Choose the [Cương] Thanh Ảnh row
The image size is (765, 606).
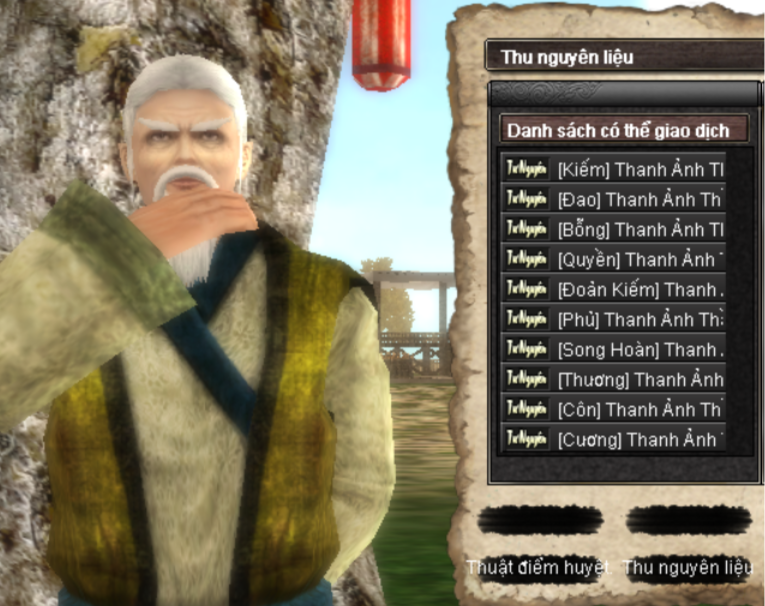coord(613,439)
